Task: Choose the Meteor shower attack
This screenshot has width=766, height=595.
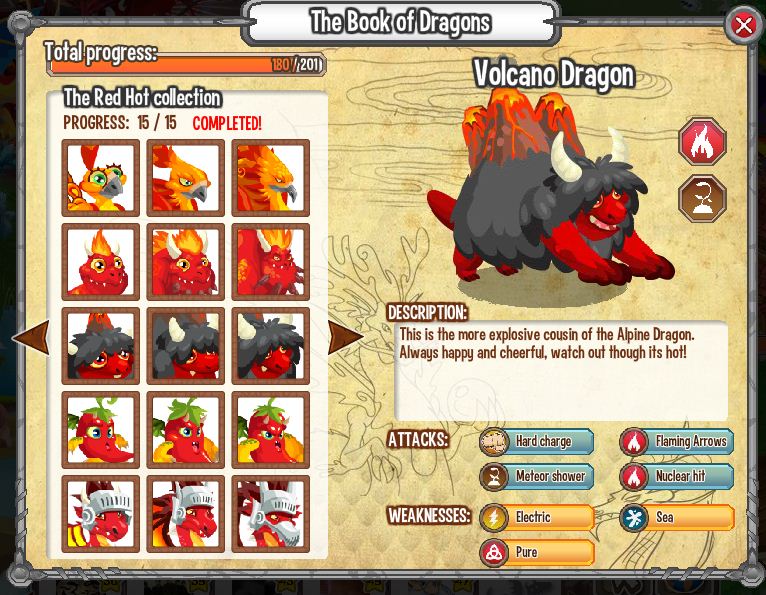Action: tap(536, 476)
